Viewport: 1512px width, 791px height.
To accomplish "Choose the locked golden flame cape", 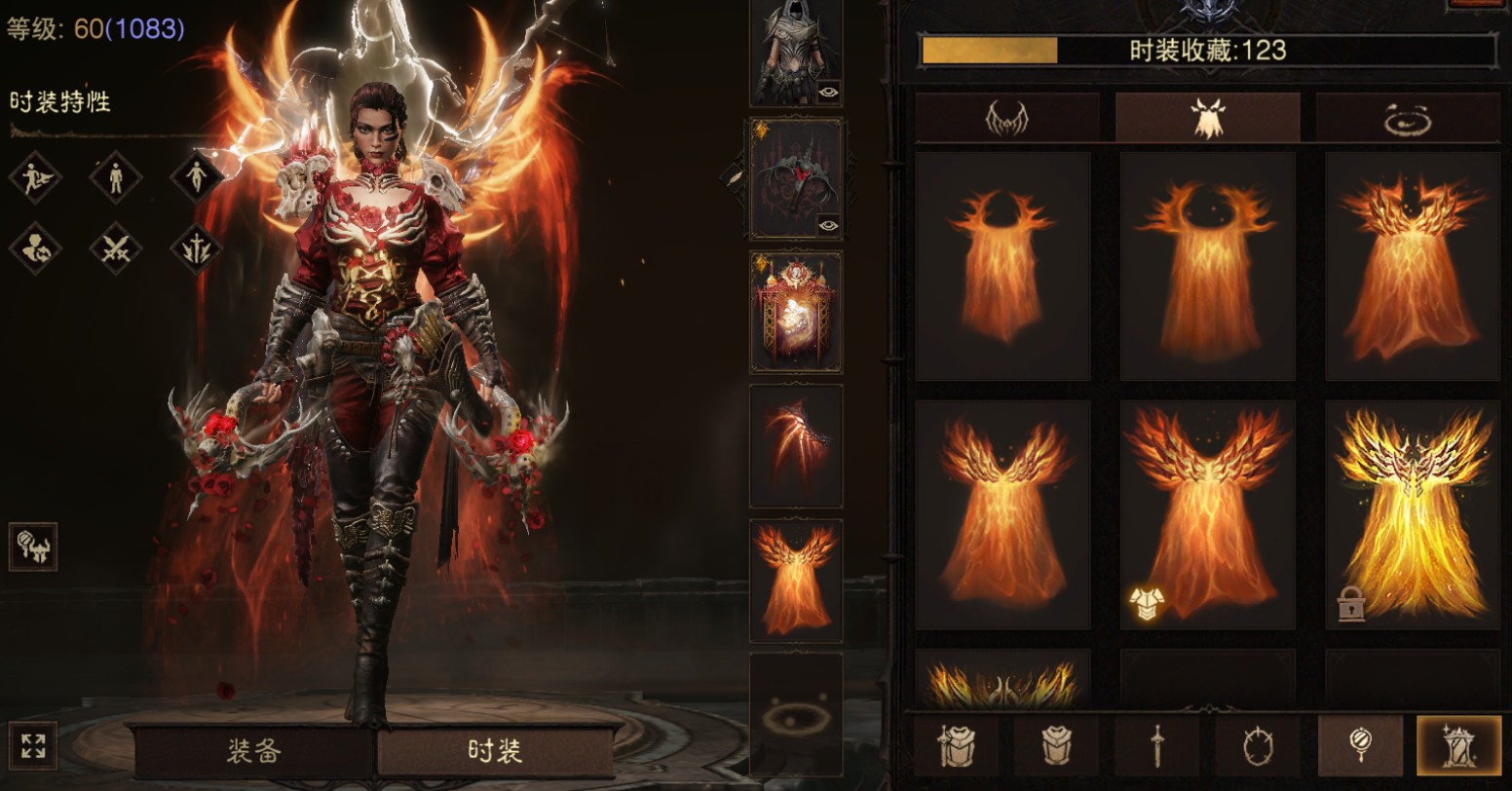I will [1413, 514].
